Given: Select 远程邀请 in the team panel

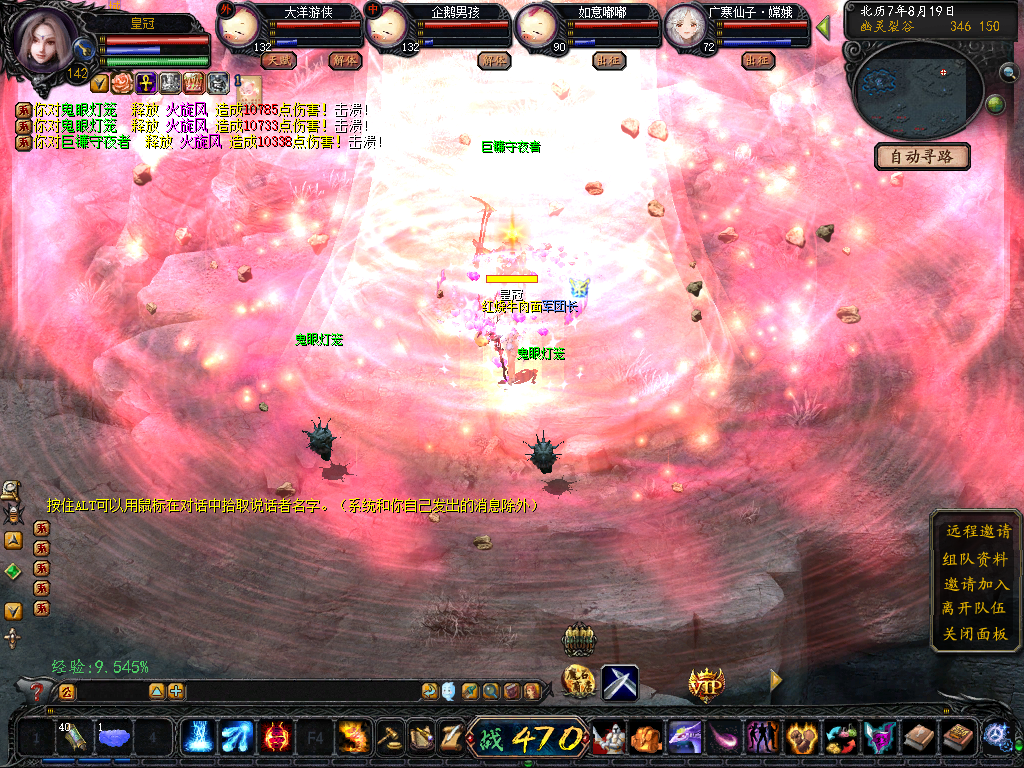Looking at the screenshot, I should (977, 532).
